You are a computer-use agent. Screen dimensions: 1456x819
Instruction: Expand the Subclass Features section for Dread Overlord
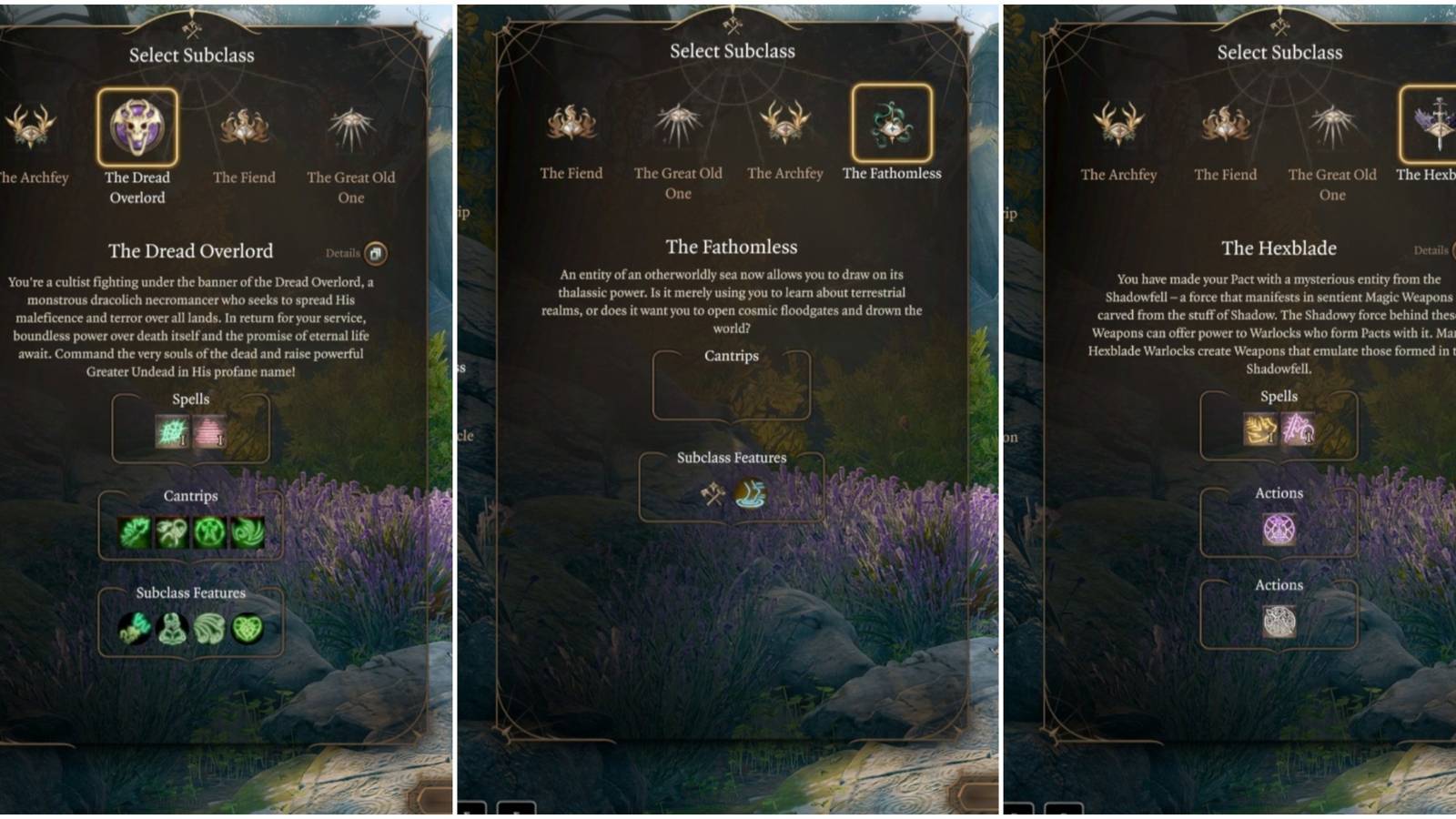[192, 591]
